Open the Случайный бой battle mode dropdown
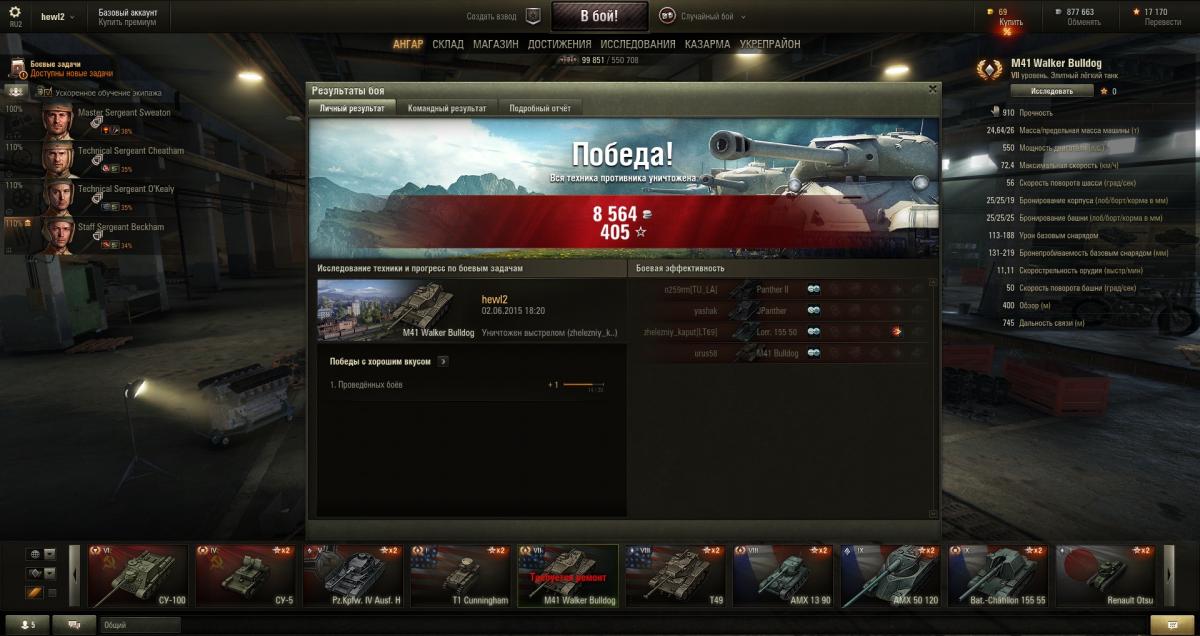This screenshot has height=636, width=1200. tap(703, 16)
